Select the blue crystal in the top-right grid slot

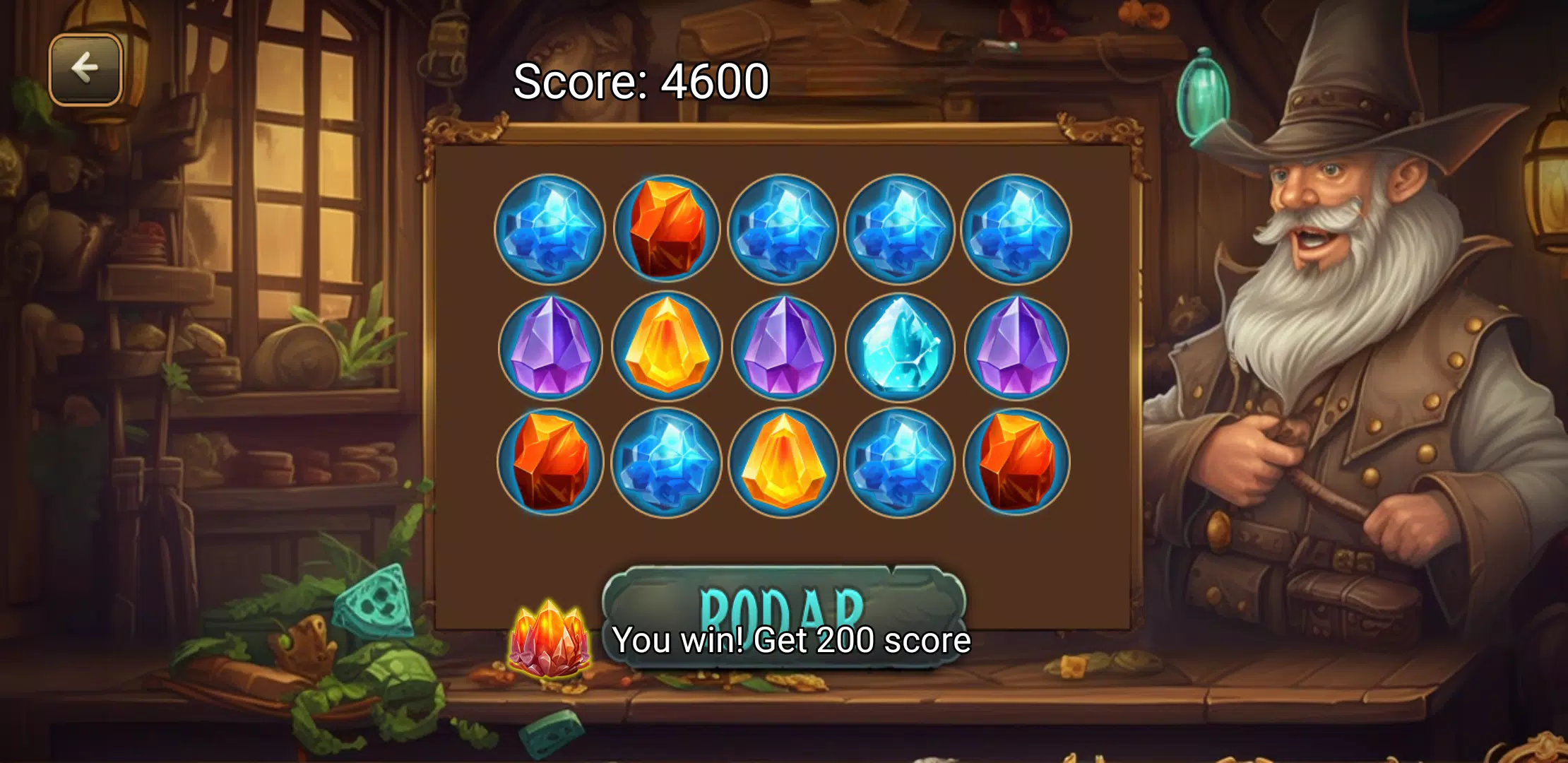point(1016,227)
